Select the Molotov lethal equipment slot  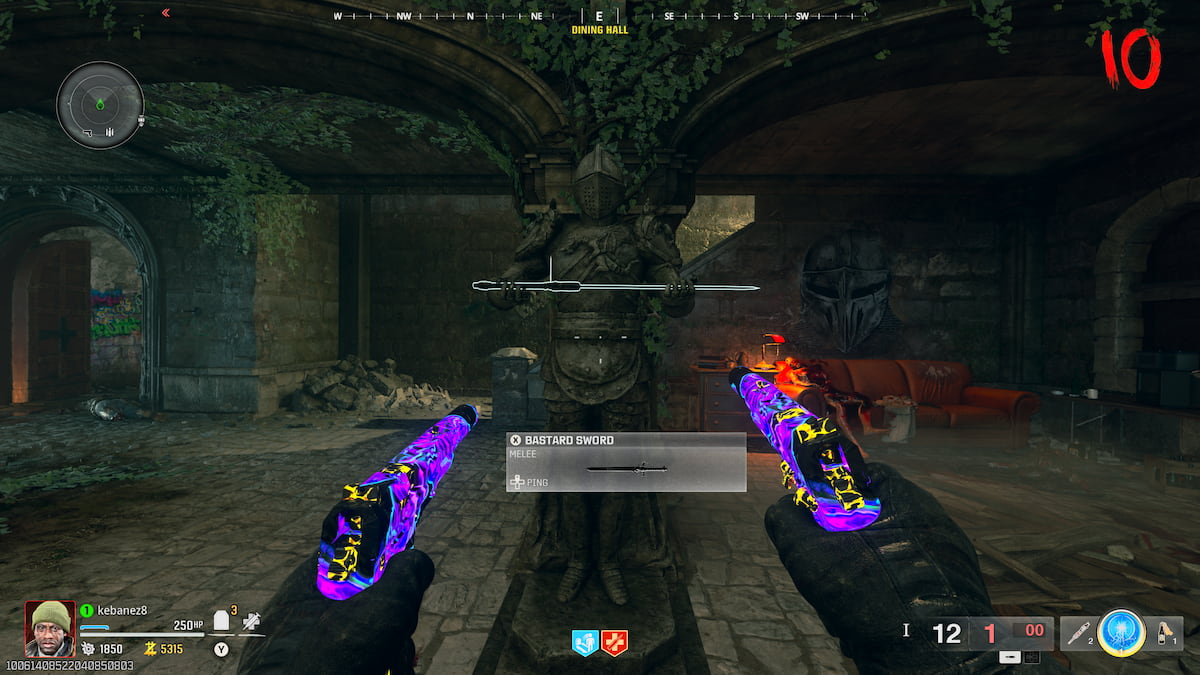coord(1163,633)
